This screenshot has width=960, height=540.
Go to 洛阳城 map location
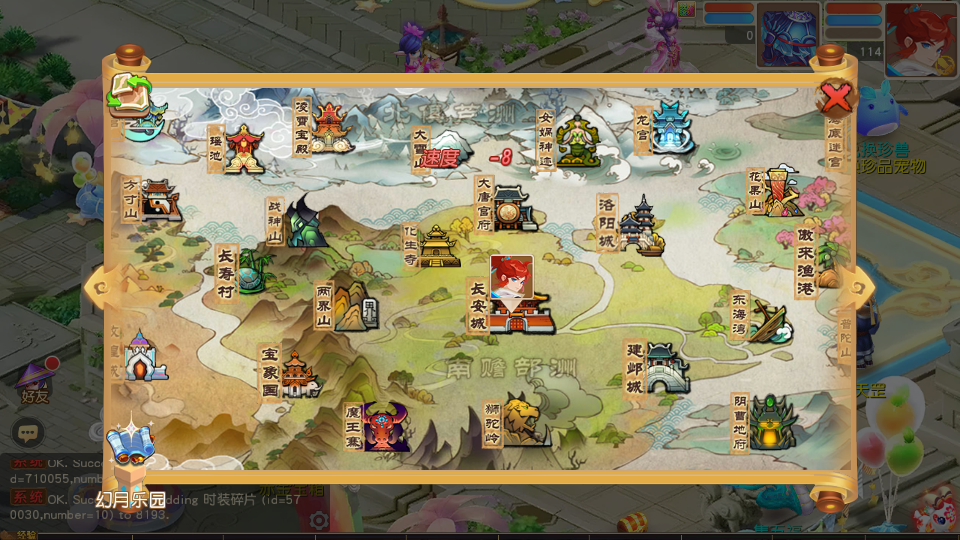[639, 227]
